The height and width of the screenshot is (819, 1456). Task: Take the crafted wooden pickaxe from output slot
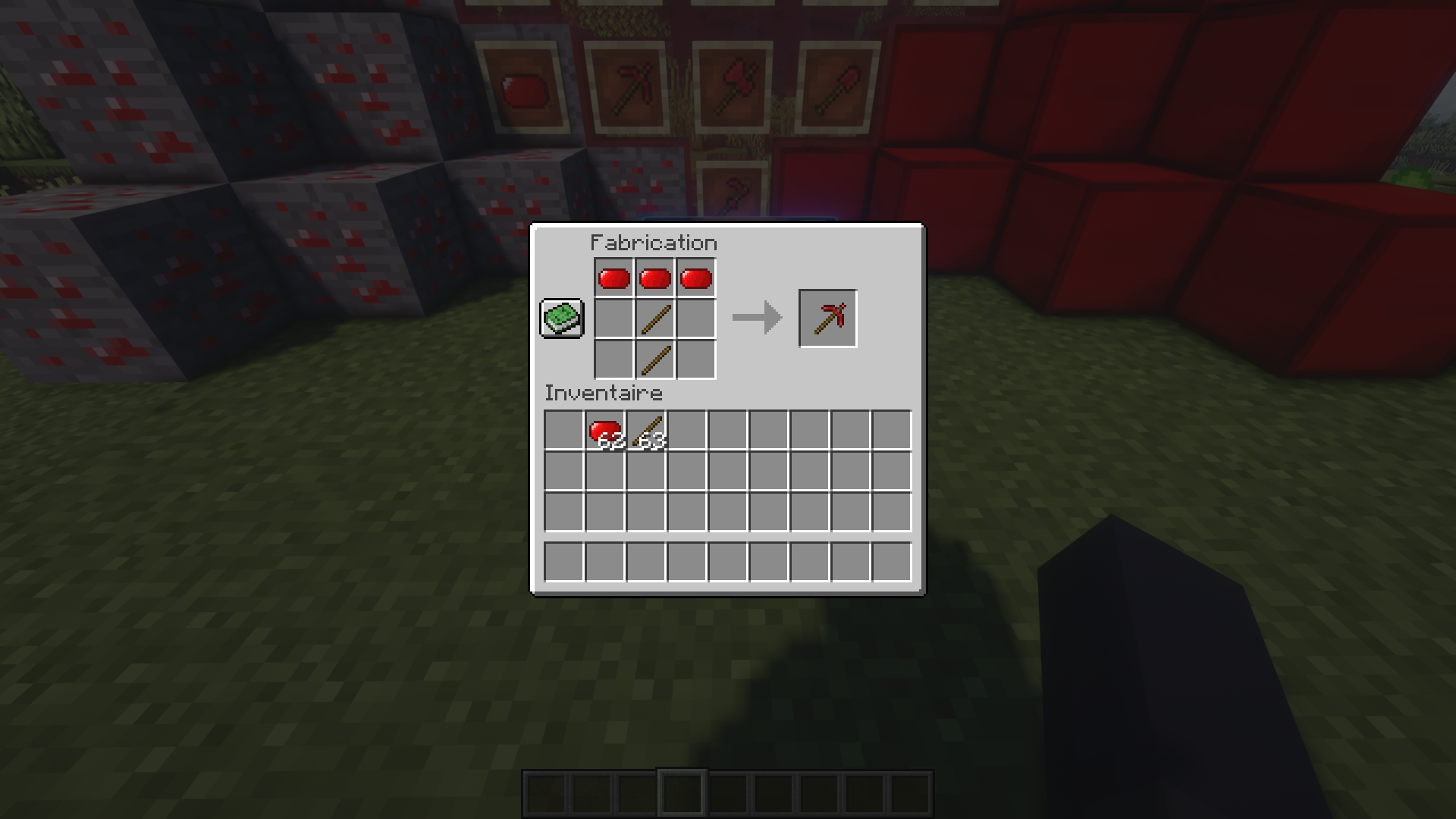point(827,317)
